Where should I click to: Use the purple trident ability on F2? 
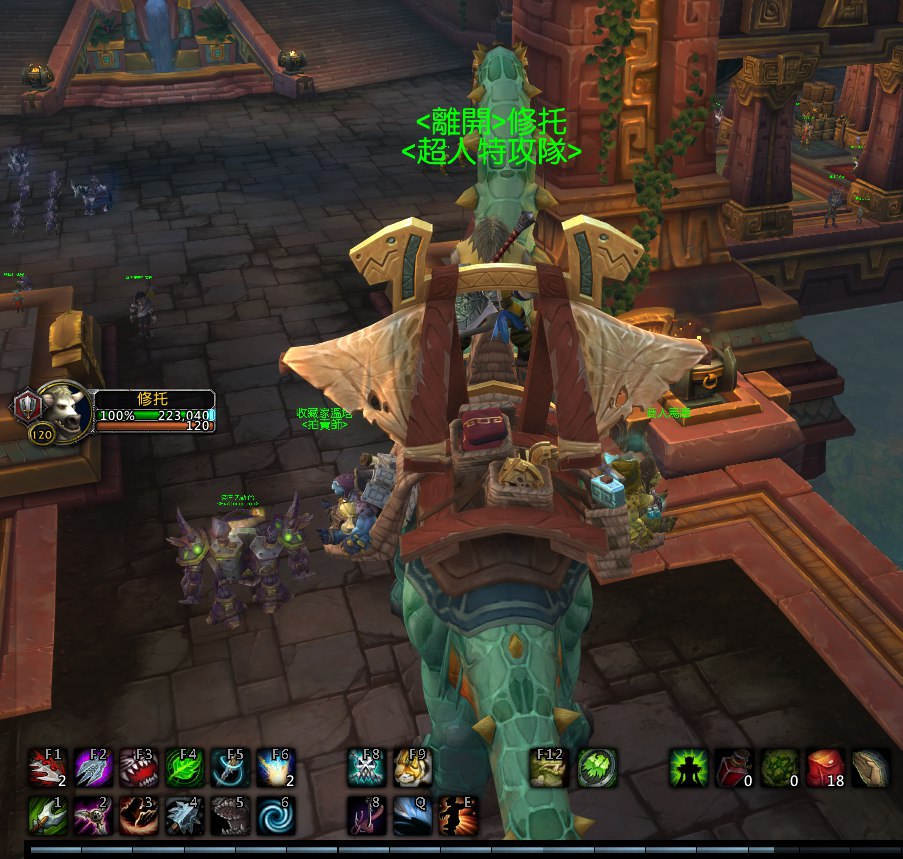click(93, 768)
